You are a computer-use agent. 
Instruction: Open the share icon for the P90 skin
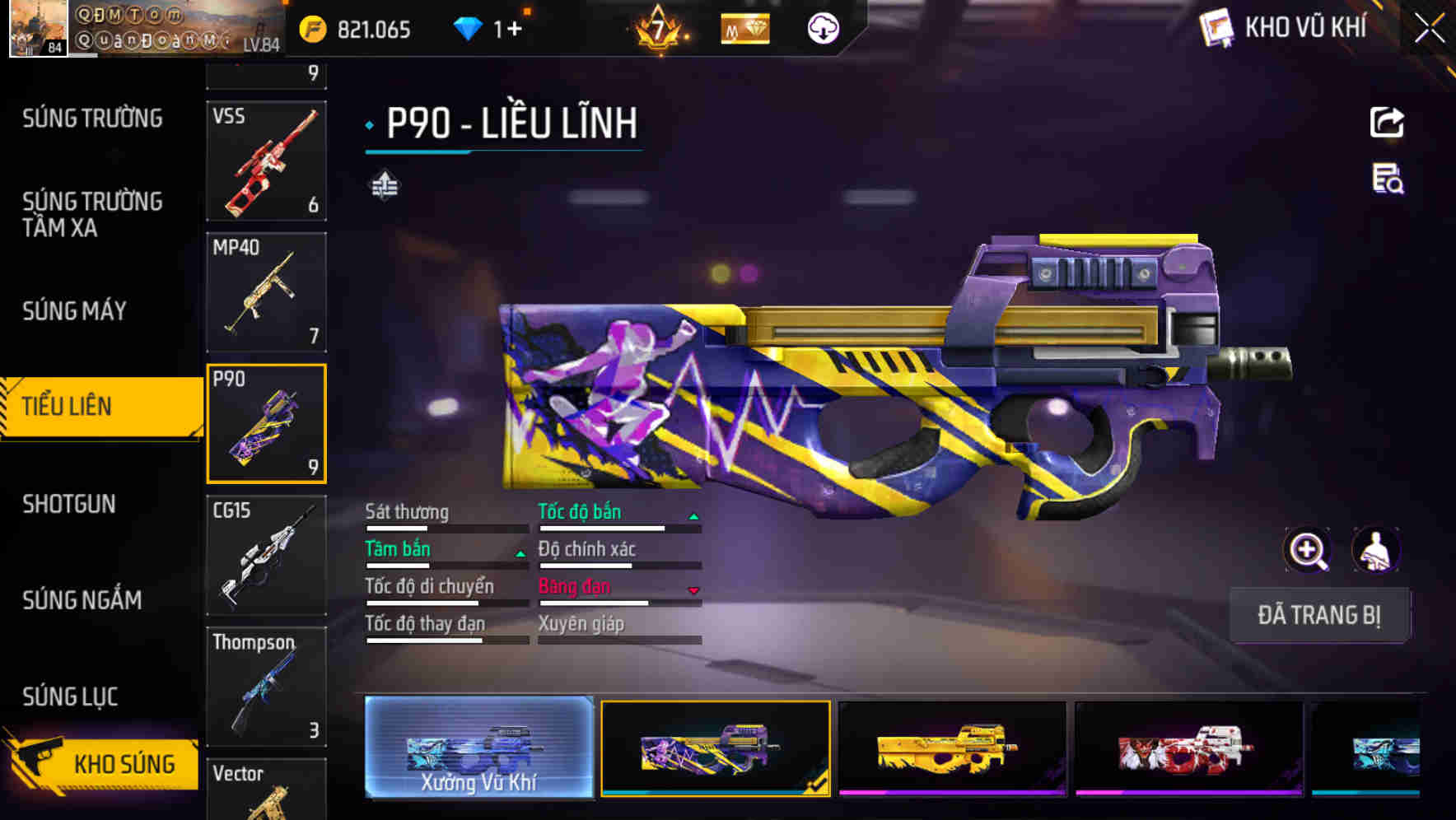click(x=1387, y=122)
